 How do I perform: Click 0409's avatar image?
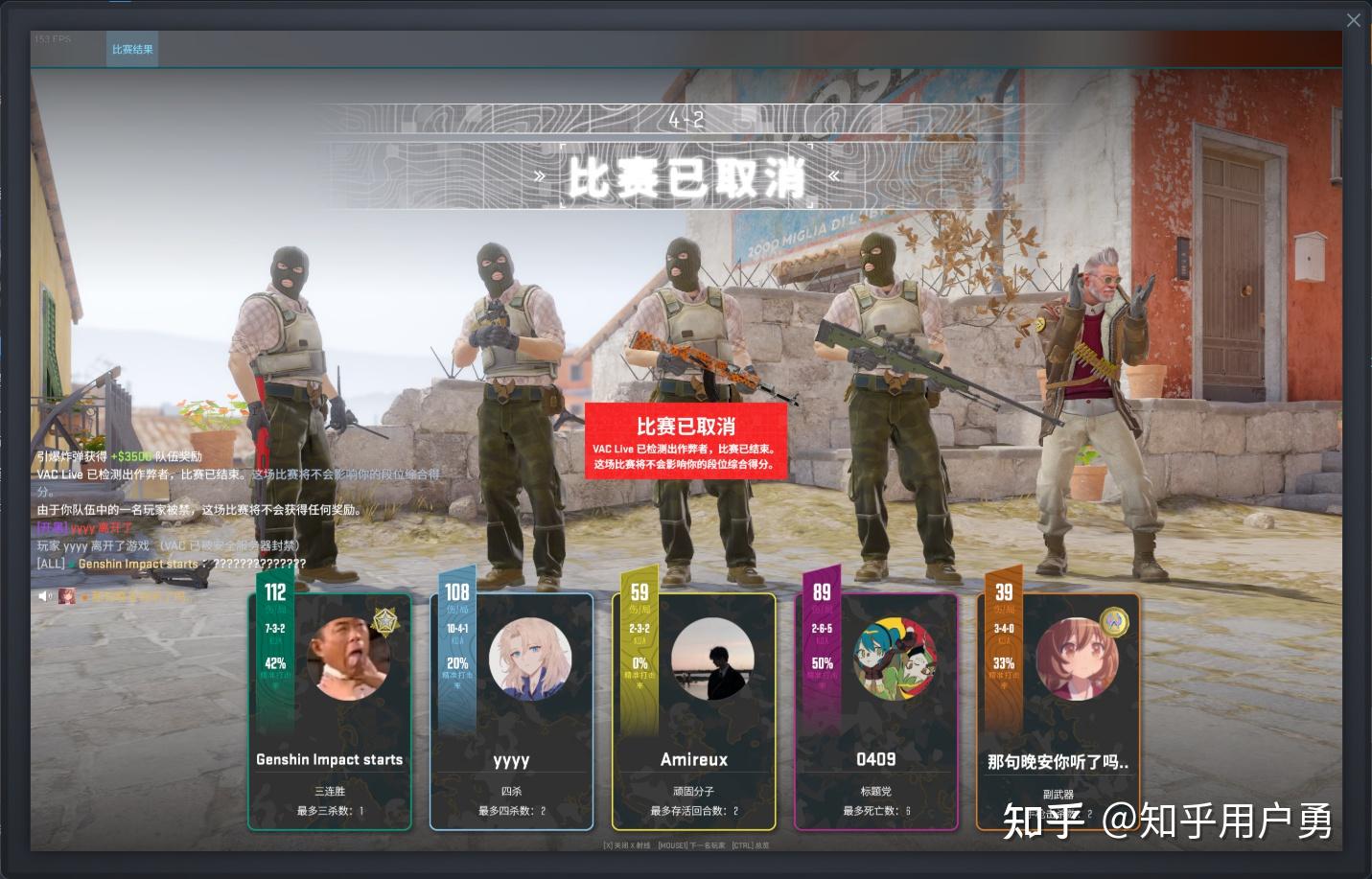coord(895,659)
